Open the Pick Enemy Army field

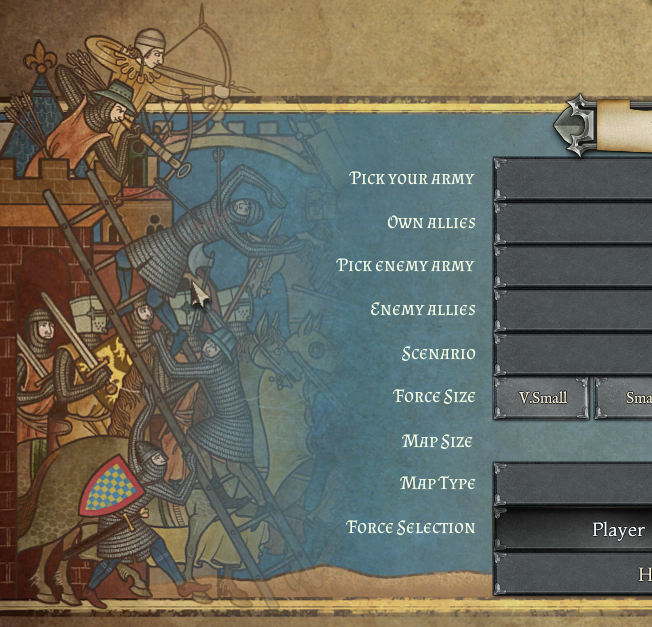[x=573, y=266]
